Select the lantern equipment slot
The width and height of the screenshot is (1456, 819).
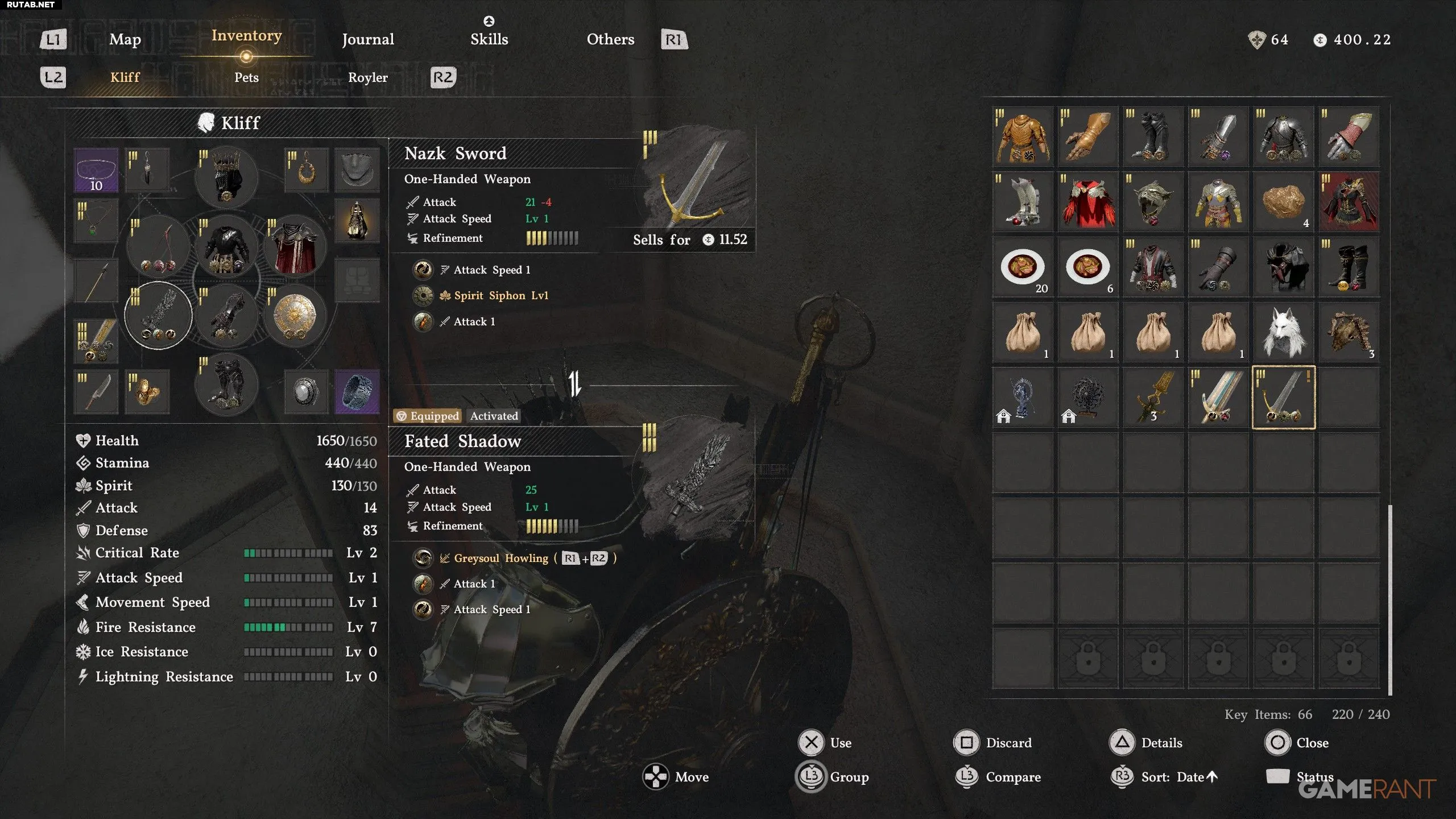(357, 220)
